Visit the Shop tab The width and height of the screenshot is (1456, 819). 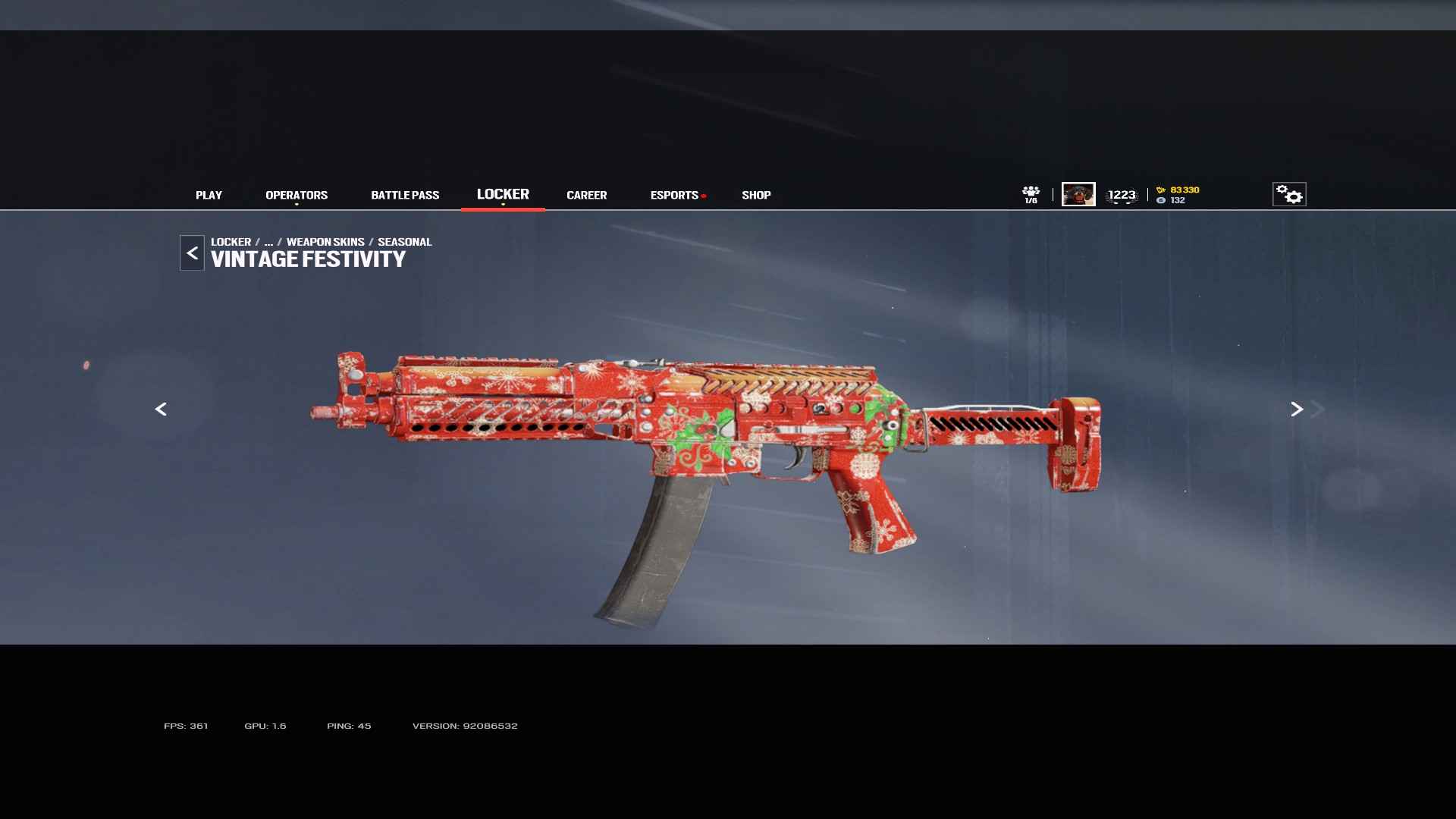[756, 195]
